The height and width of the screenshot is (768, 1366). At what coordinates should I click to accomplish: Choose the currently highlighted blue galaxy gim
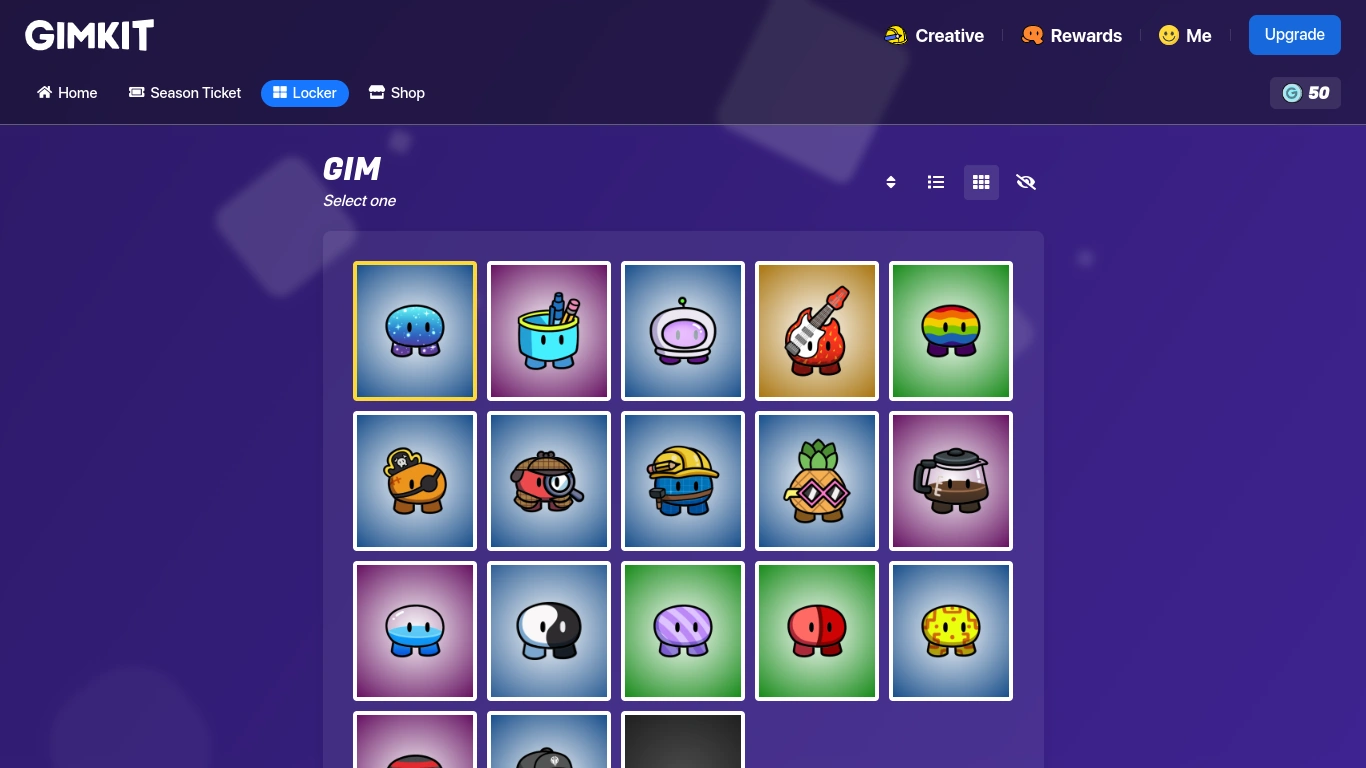click(x=414, y=330)
